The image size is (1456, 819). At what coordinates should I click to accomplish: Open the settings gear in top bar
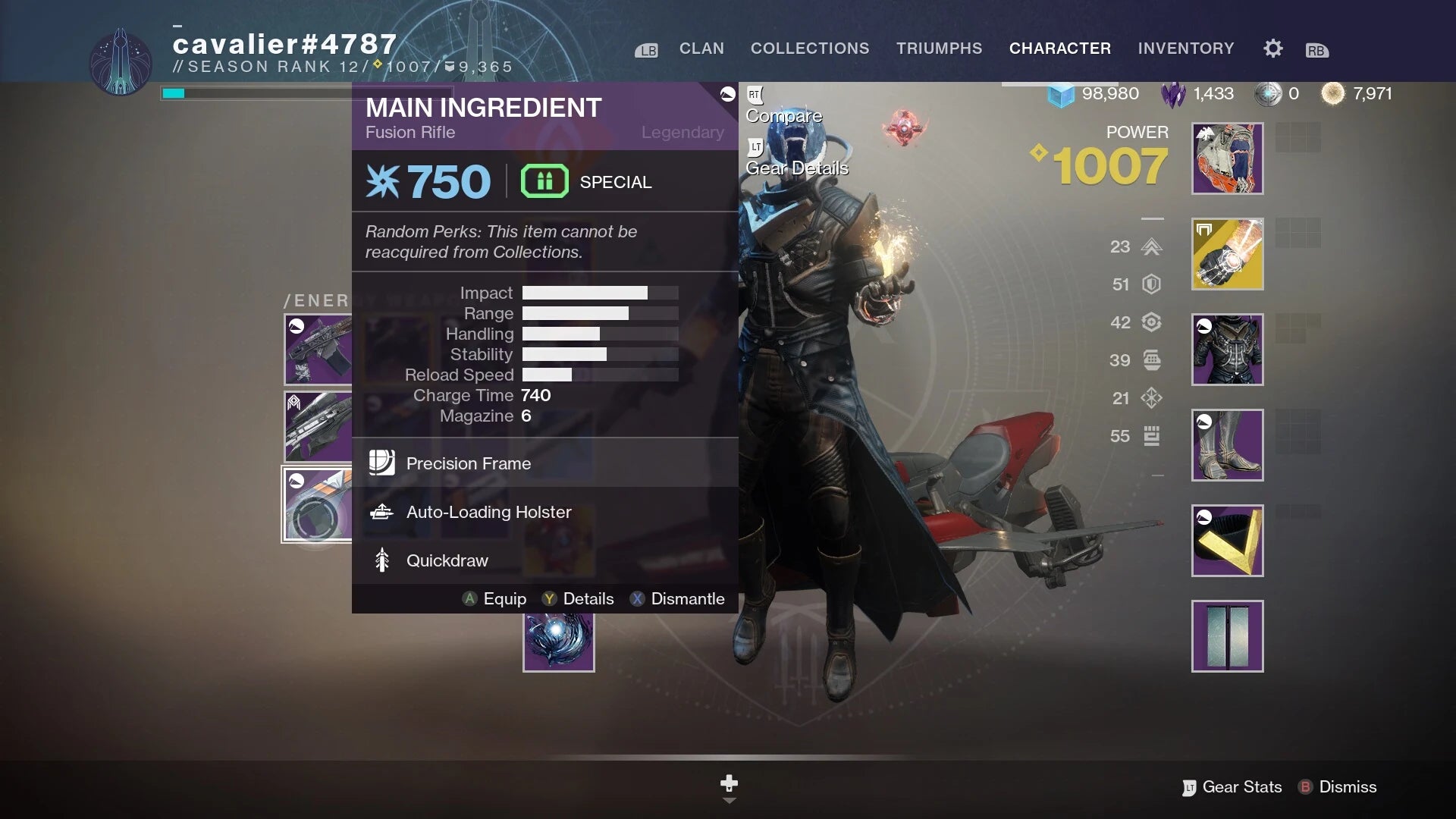1272,48
